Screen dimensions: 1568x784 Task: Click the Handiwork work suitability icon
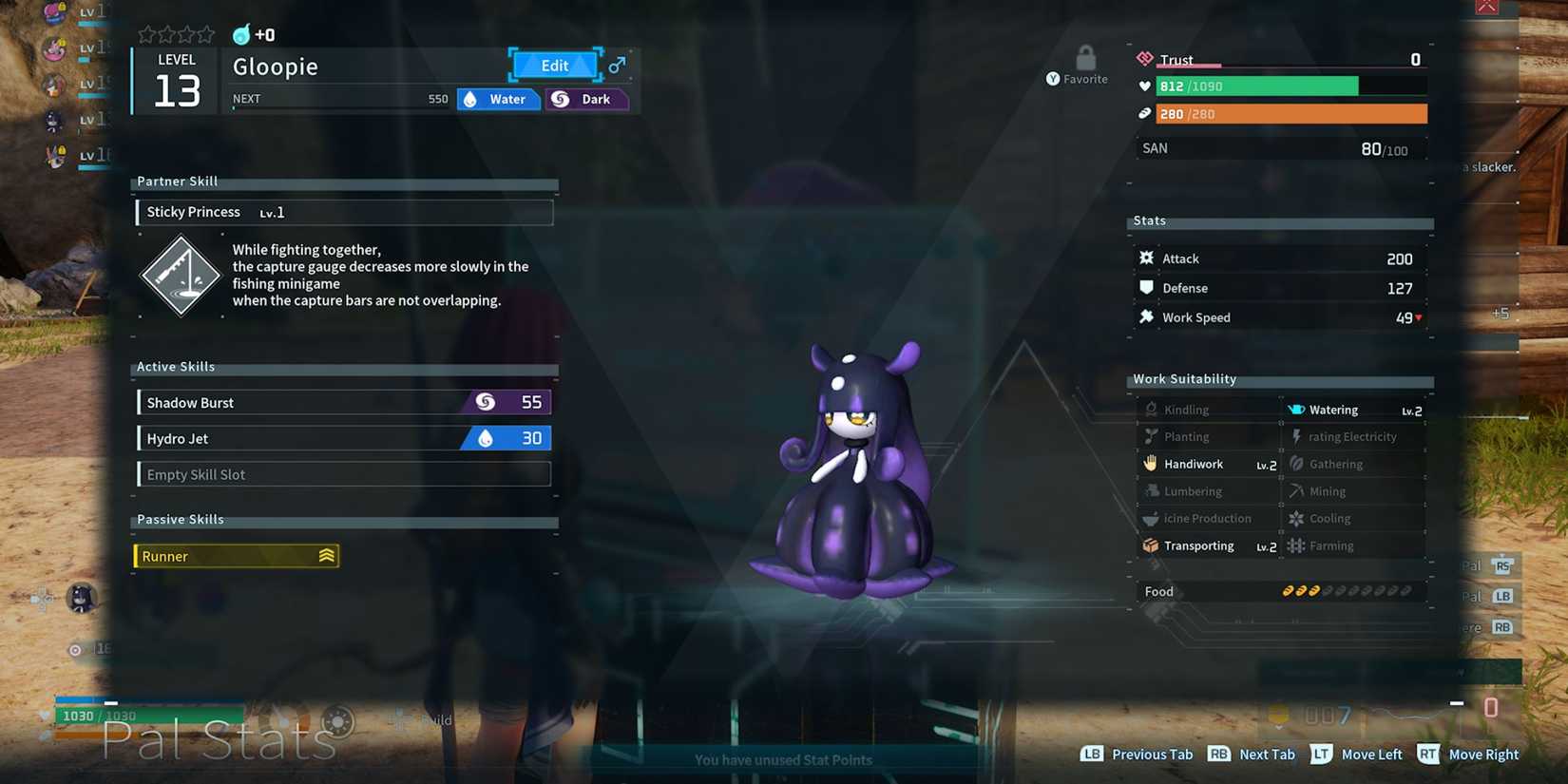point(1151,464)
